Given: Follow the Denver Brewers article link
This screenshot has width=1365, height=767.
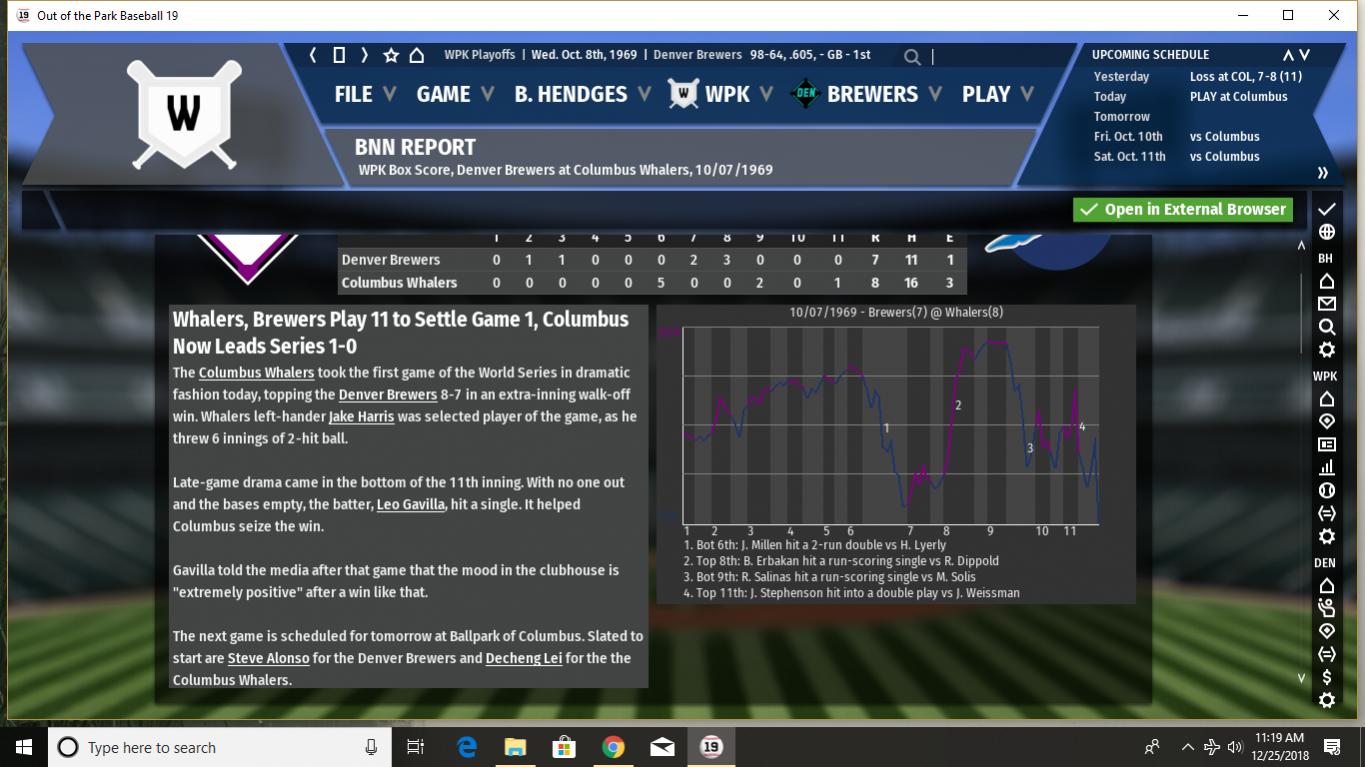Looking at the screenshot, I should [387, 395].
